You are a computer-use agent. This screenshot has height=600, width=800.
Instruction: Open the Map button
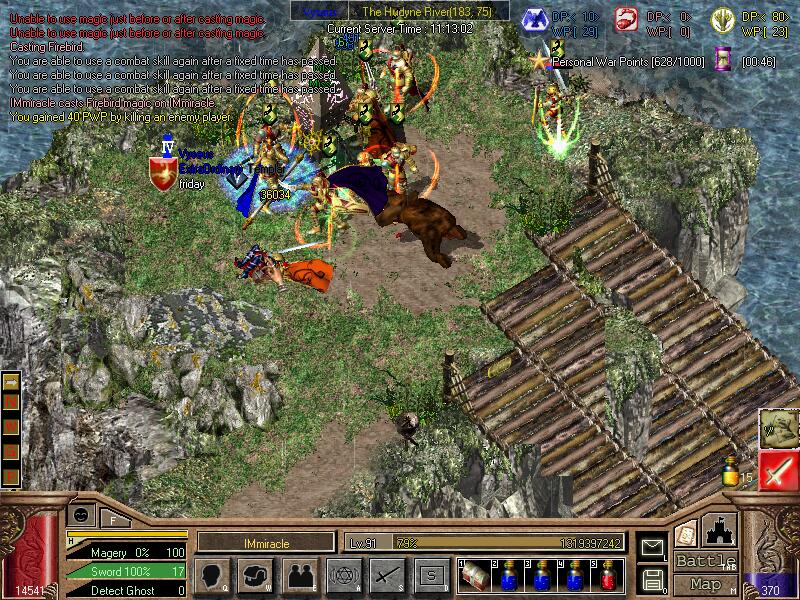coord(706,584)
